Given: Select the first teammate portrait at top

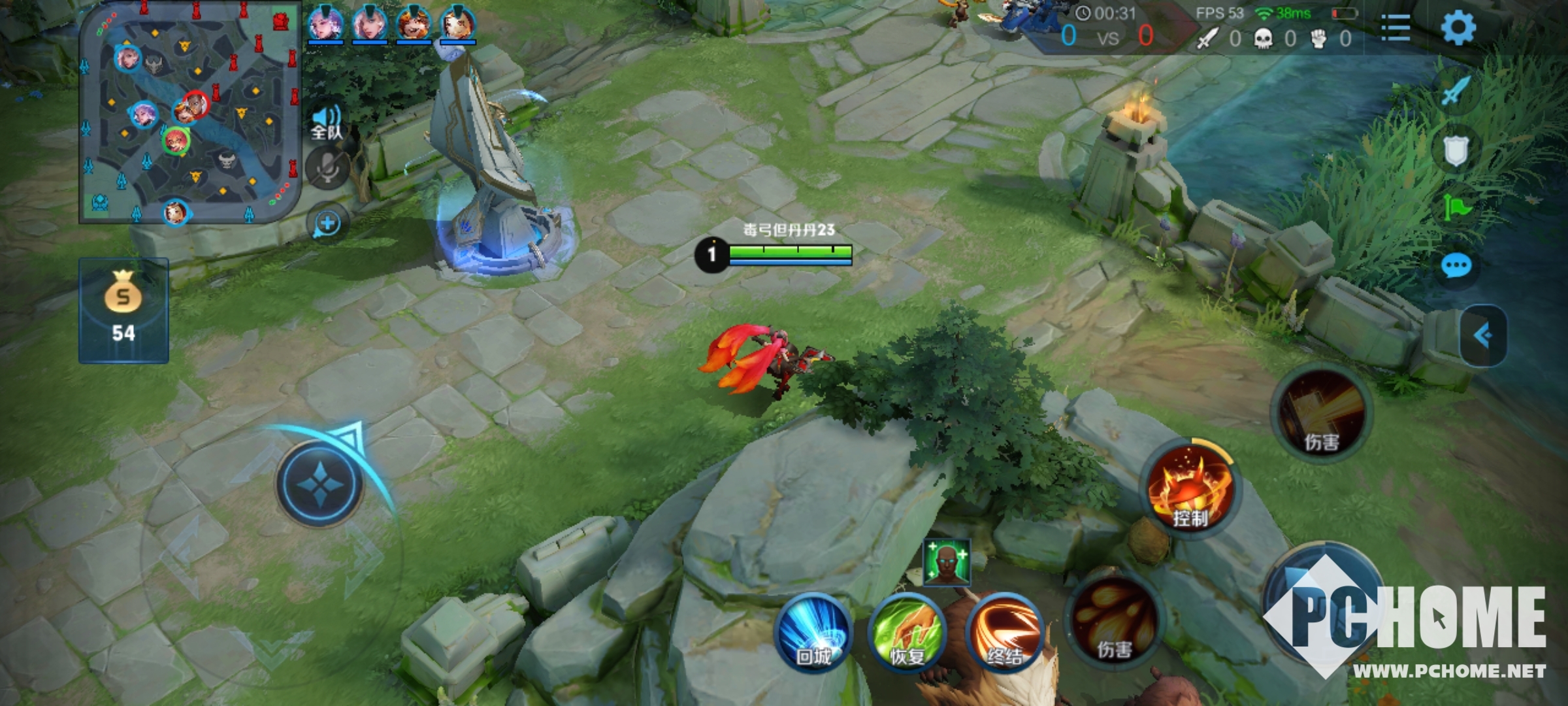Looking at the screenshot, I should (325, 24).
